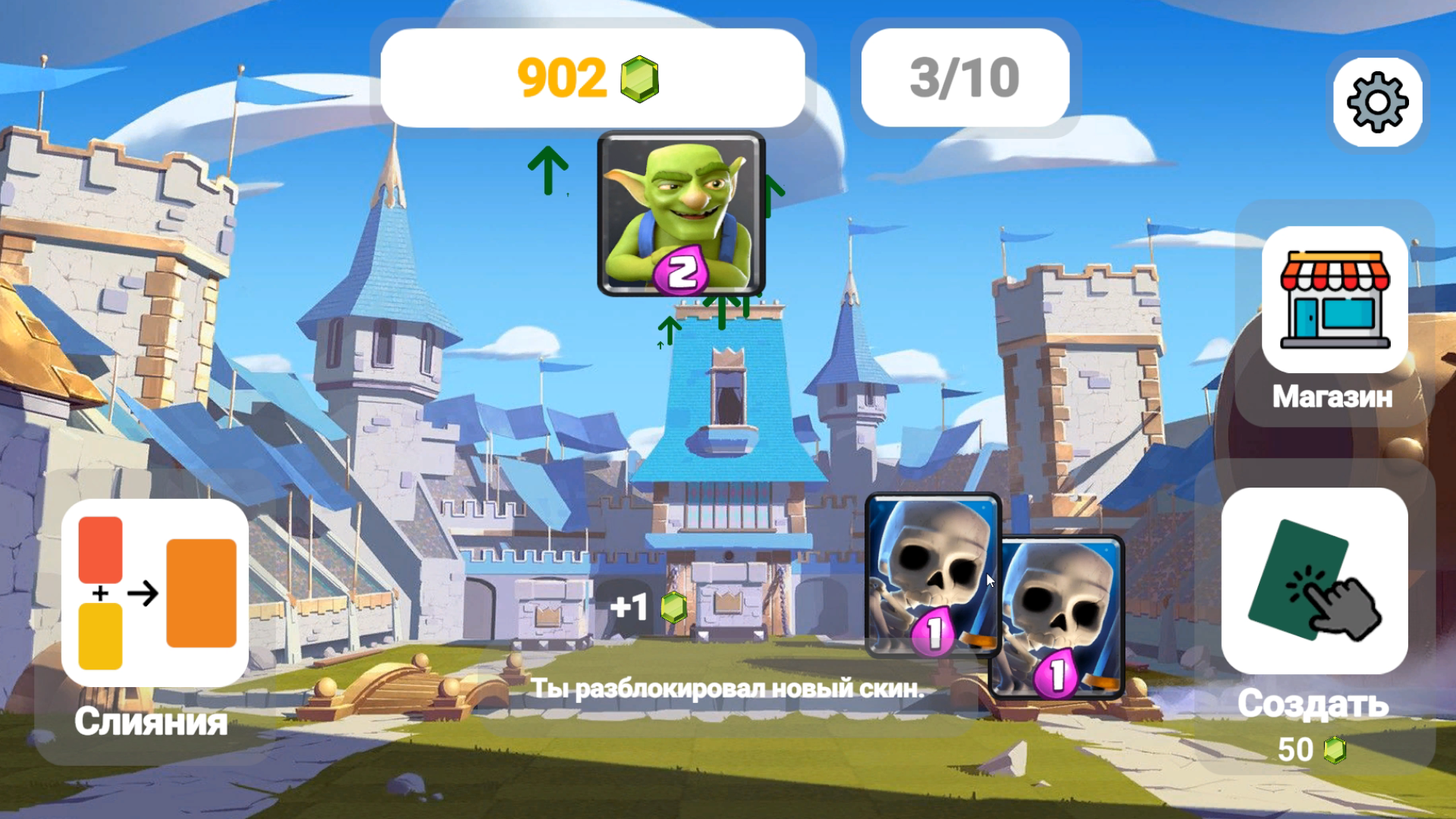1456x819 pixels.
Task: Open the settings gear menu
Action: [x=1379, y=101]
